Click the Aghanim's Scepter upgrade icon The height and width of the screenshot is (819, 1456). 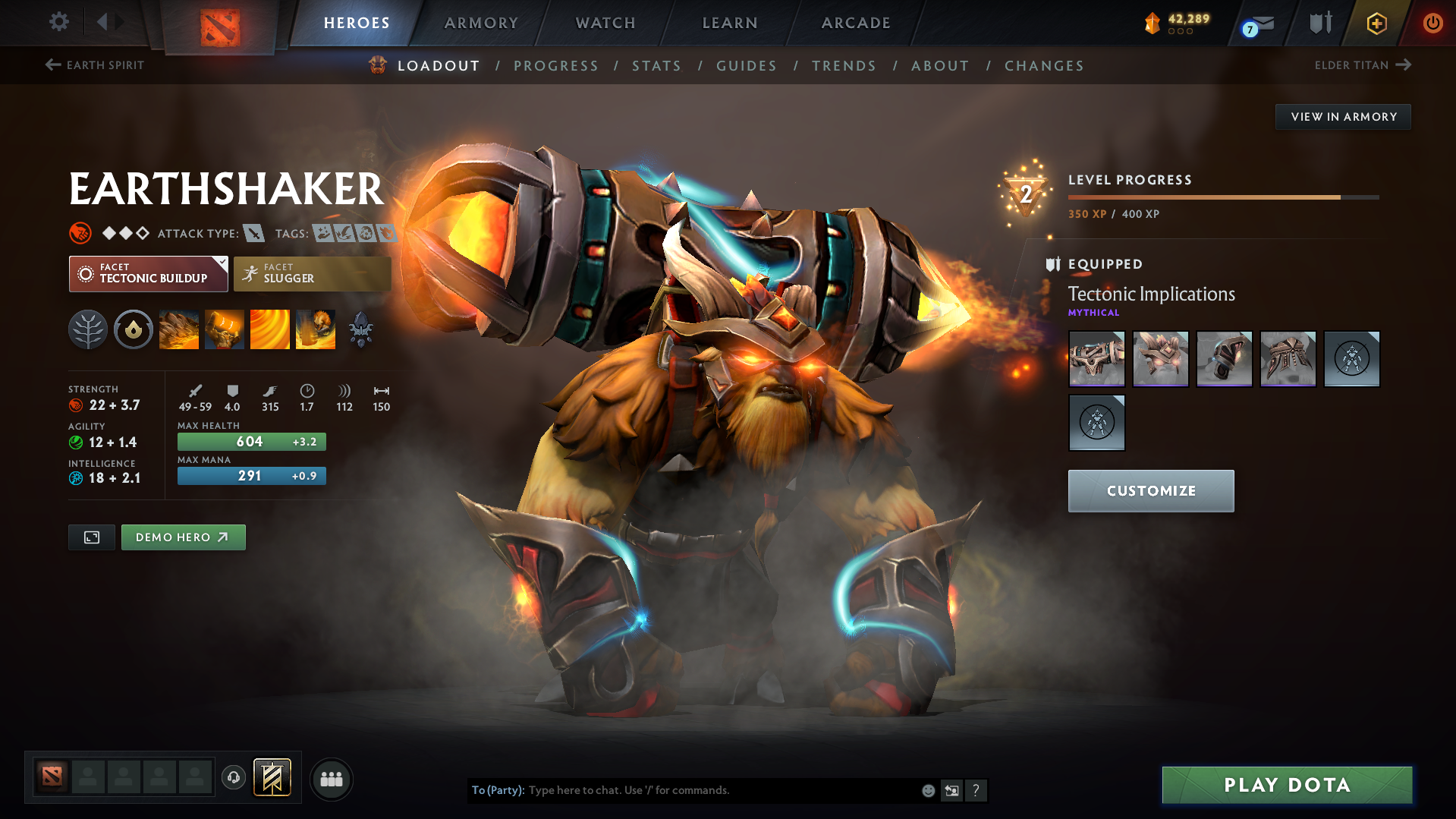(361, 329)
